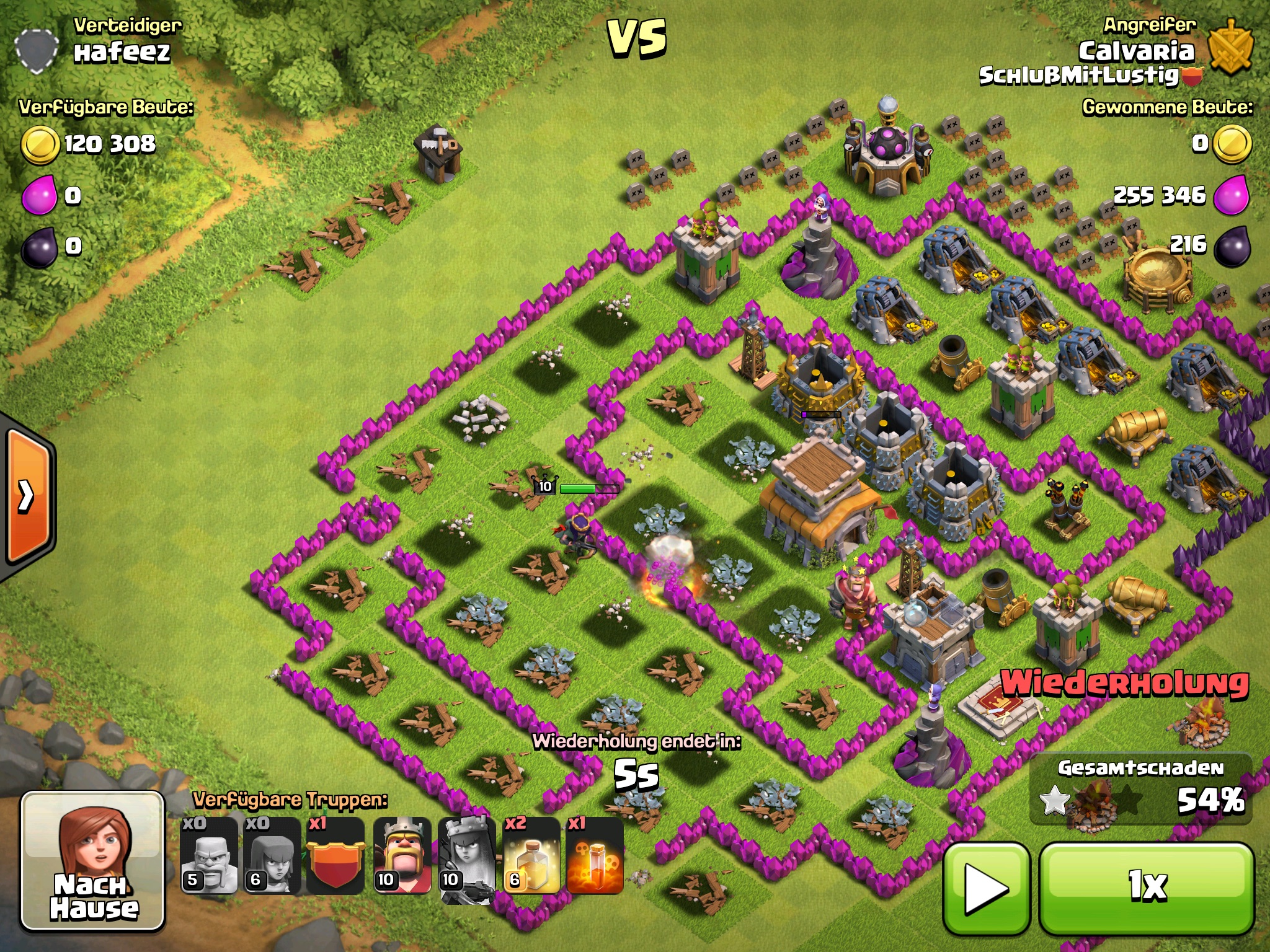Screen dimensions: 1270x952
Task: Choose the Clan Castle shield slot
Action: click(335, 856)
